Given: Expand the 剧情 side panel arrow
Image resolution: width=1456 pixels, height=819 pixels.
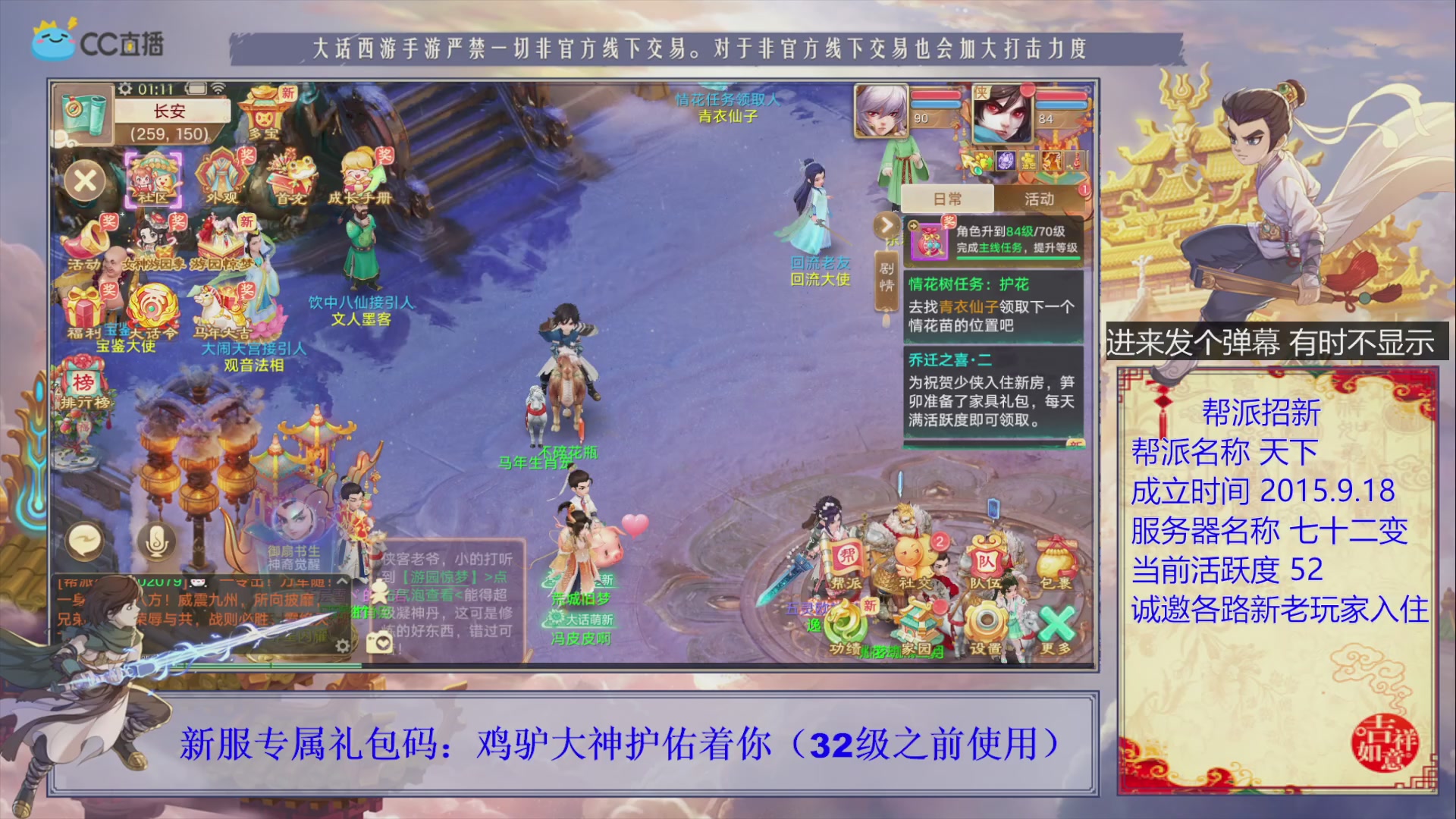Looking at the screenshot, I should pos(887,225).
